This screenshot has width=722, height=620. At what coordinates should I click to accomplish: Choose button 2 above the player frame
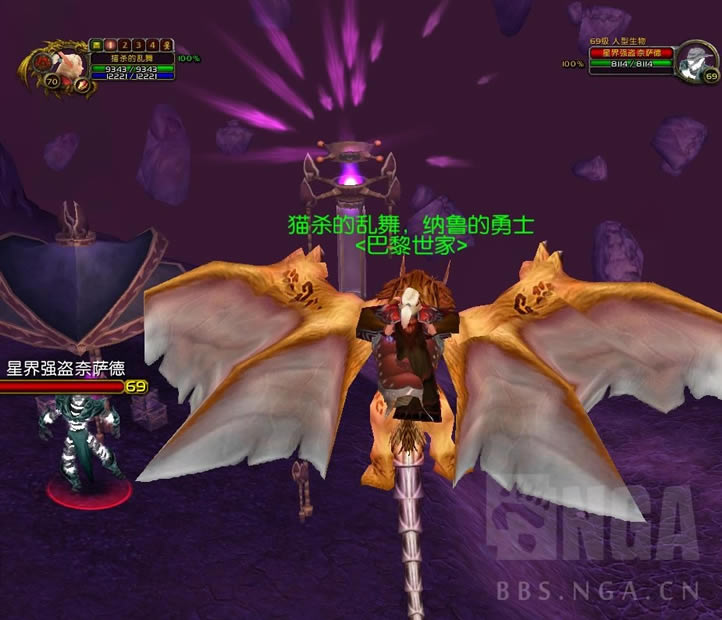coord(124,45)
